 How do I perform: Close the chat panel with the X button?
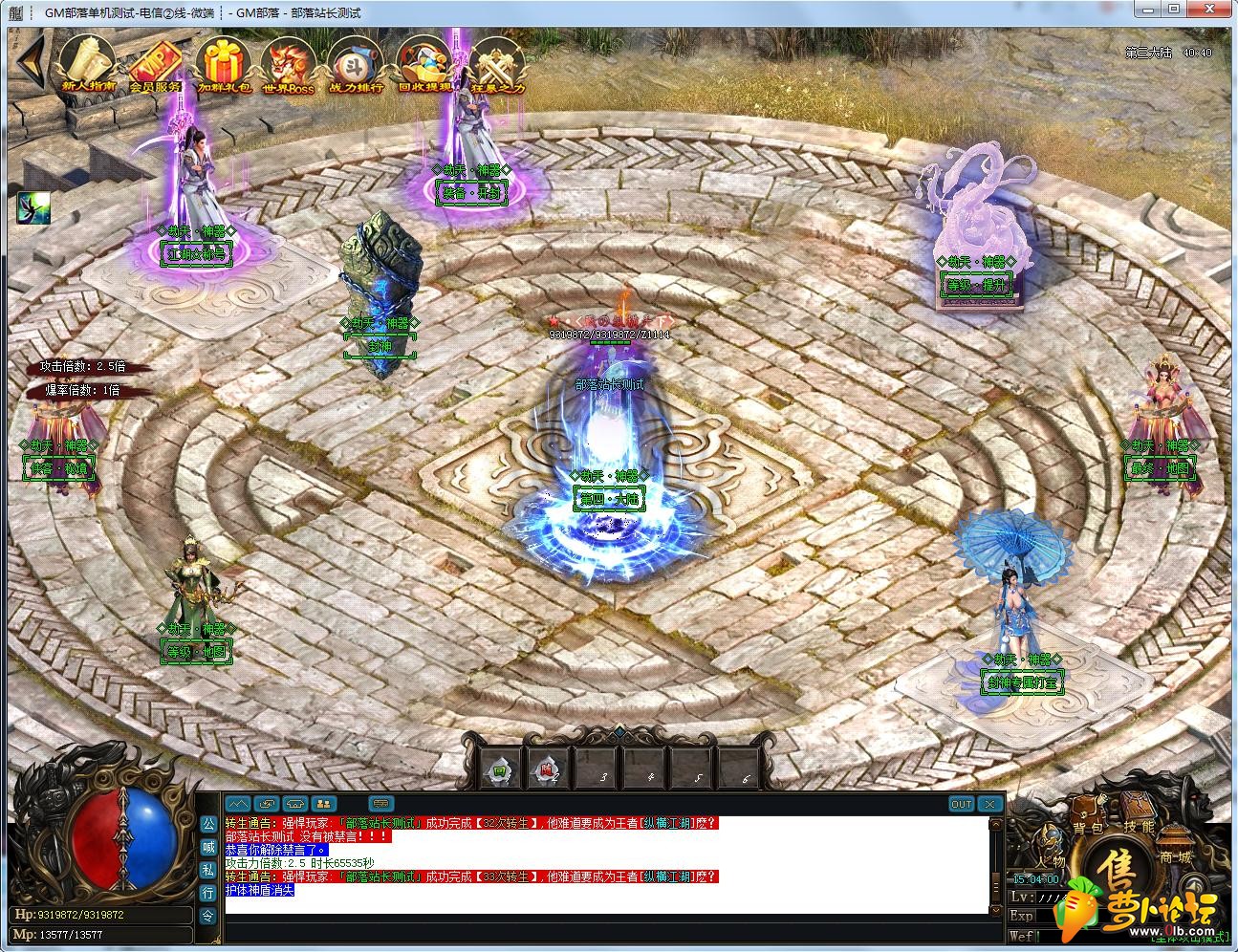tap(989, 804)
